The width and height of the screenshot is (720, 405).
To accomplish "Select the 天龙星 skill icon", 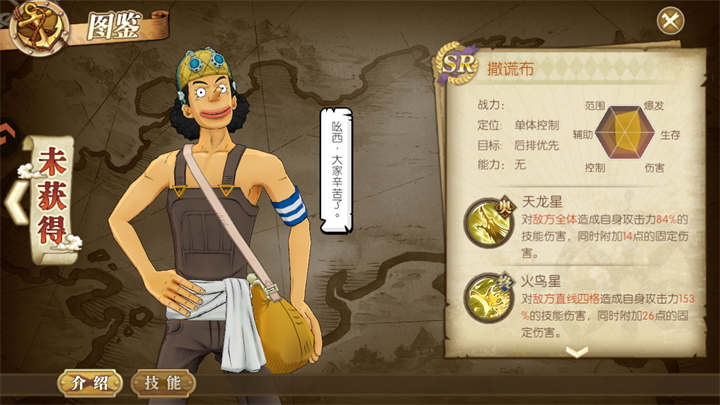I will 486,220.
